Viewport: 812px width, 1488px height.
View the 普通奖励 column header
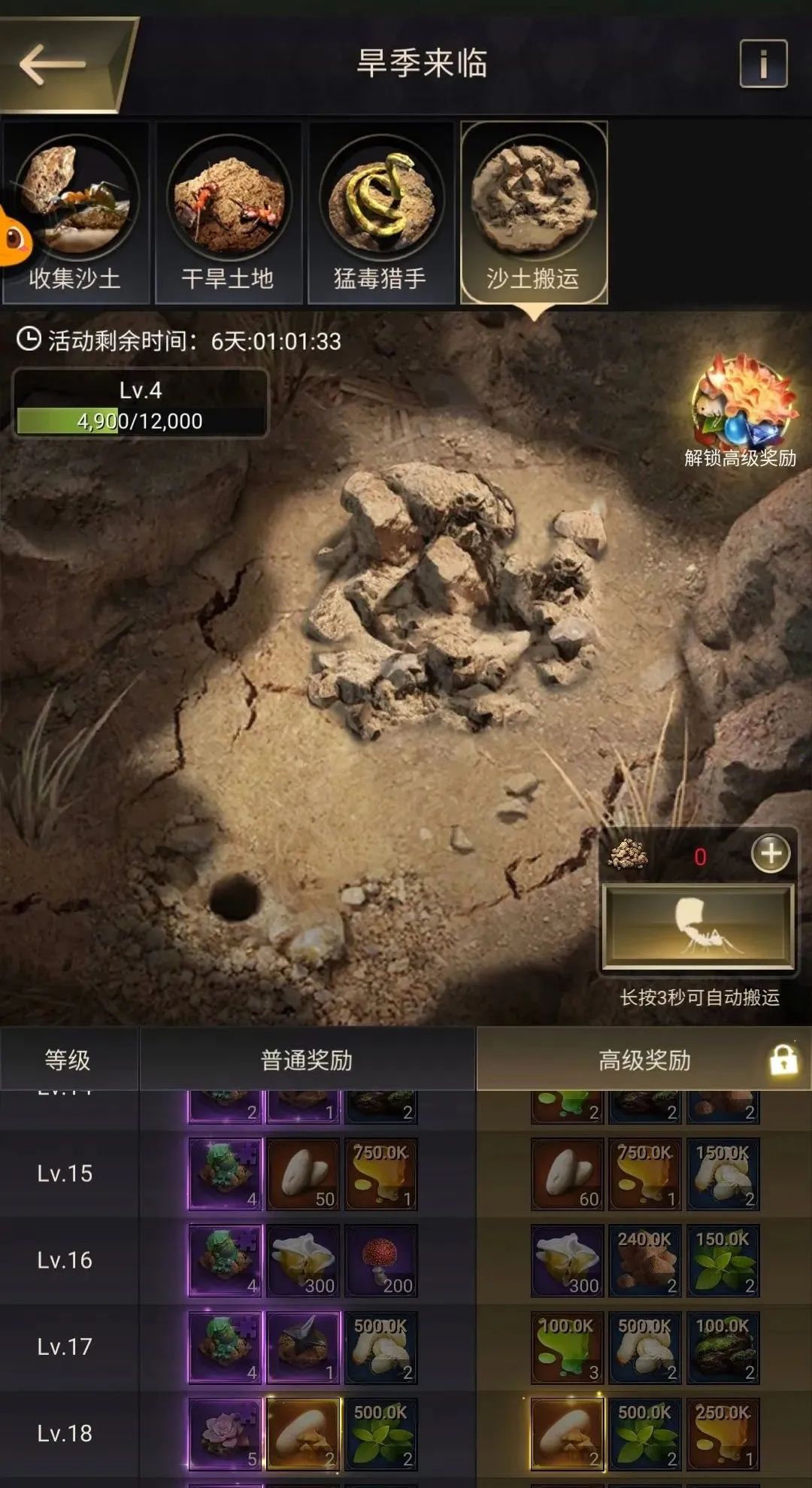[x=307, y=1060]
